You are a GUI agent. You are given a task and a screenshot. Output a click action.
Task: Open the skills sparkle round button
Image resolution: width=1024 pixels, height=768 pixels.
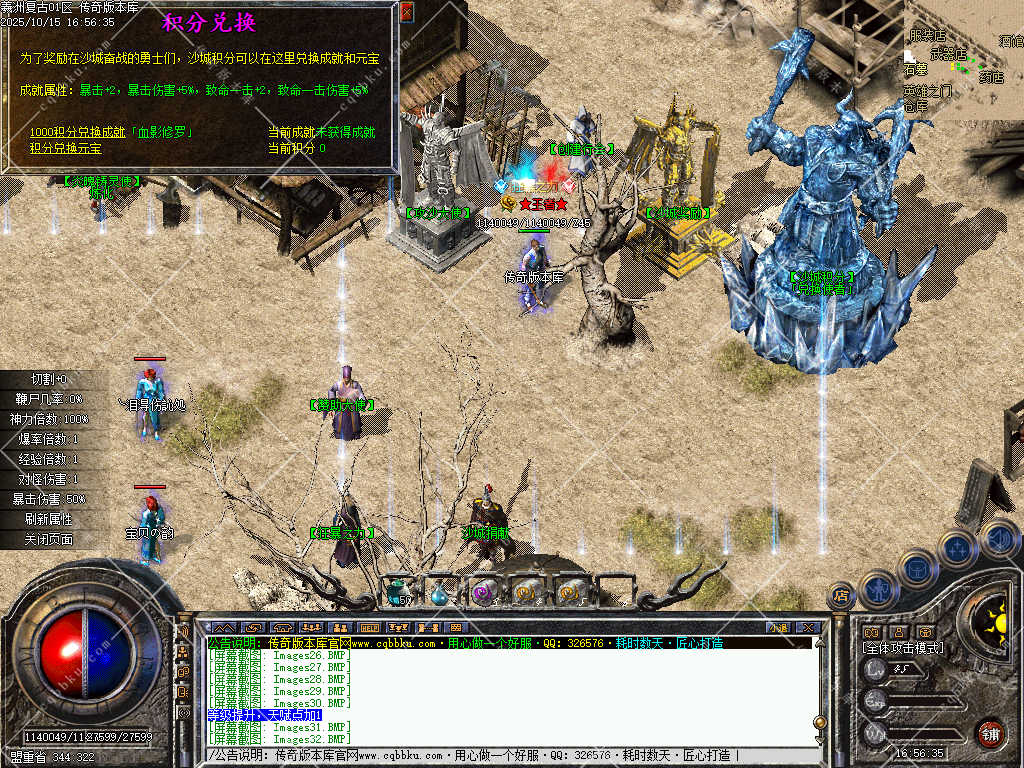pos(957,548)
